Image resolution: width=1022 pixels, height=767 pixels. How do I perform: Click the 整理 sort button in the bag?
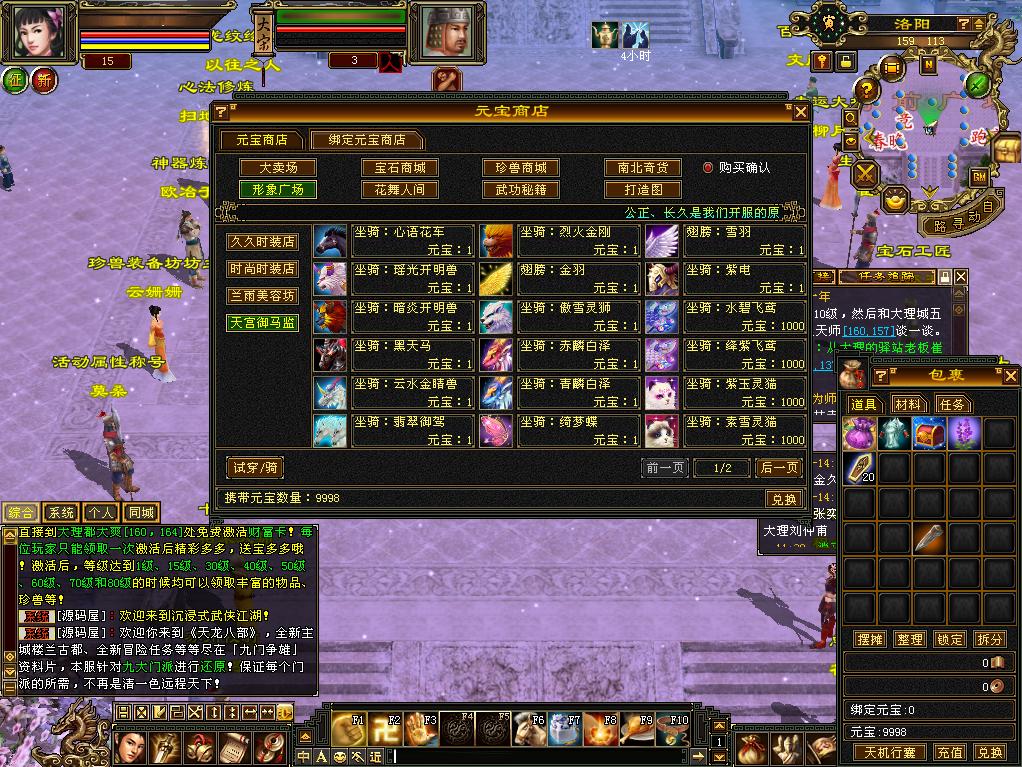(908, 639)
